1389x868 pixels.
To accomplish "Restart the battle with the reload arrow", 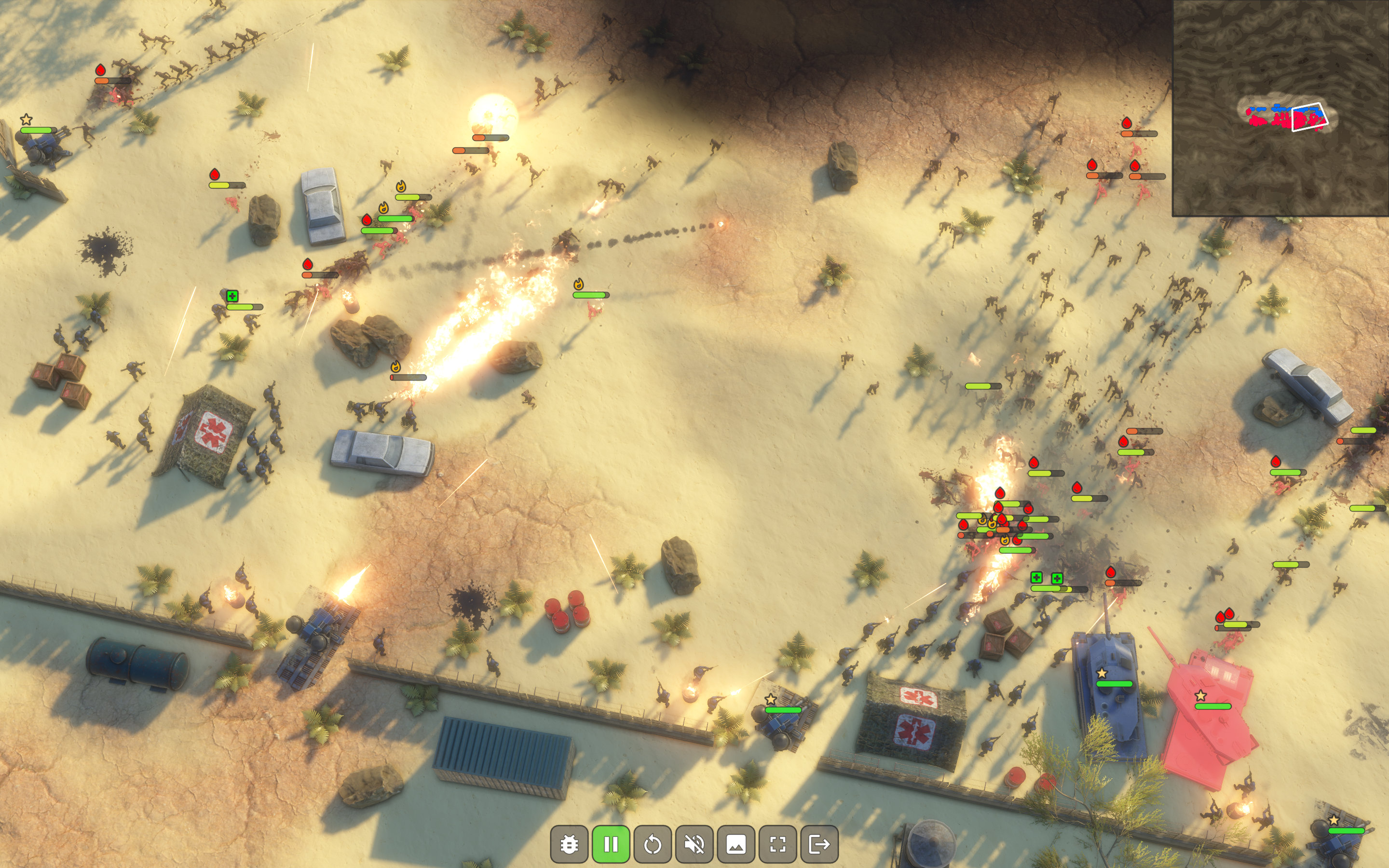I will [x=653, y=844].
